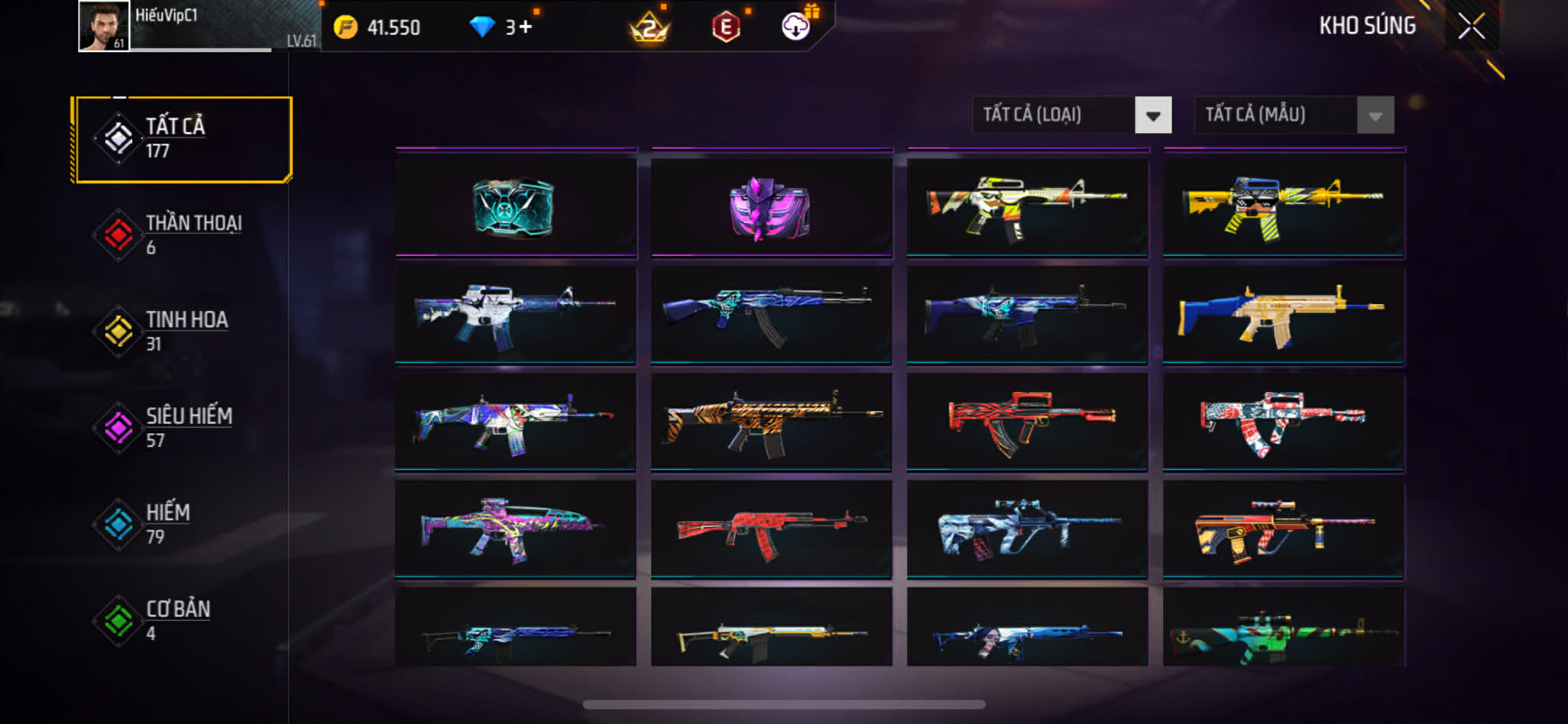The height and width of the screenshot is (724, 1568).
Task: Tap the gold coin currency icon
Action: coord(346,28)
